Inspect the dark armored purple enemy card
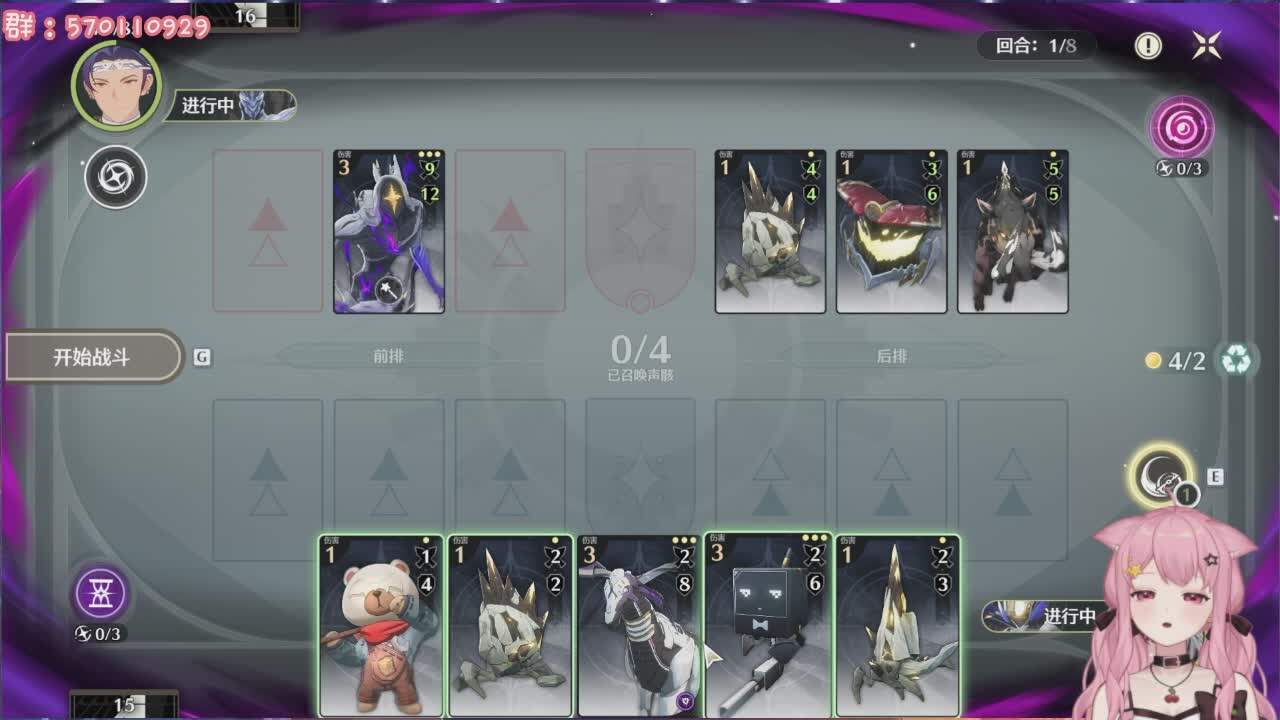 click(x=389, y=232)
